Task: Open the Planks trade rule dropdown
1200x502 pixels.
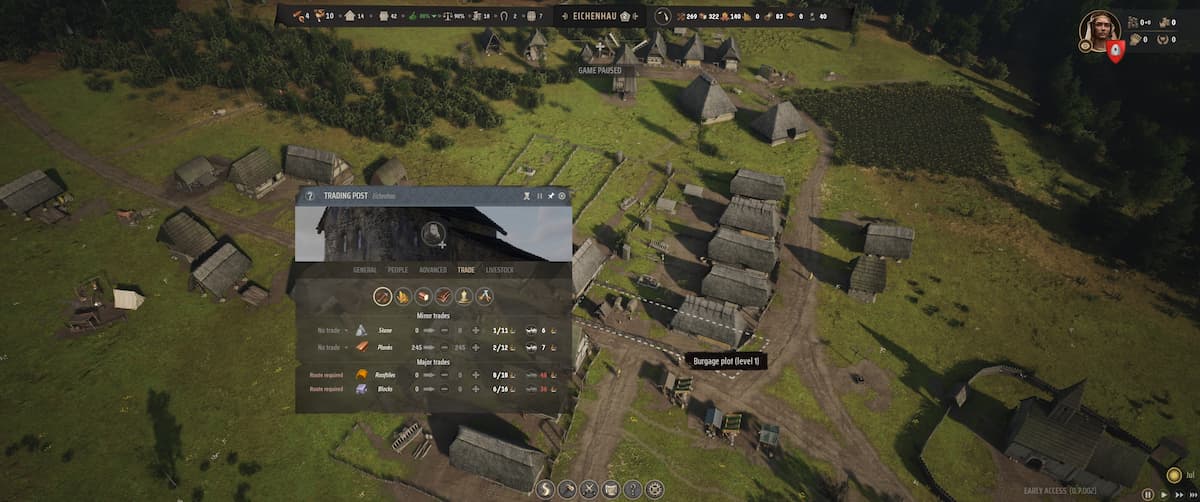Action: 333,347
